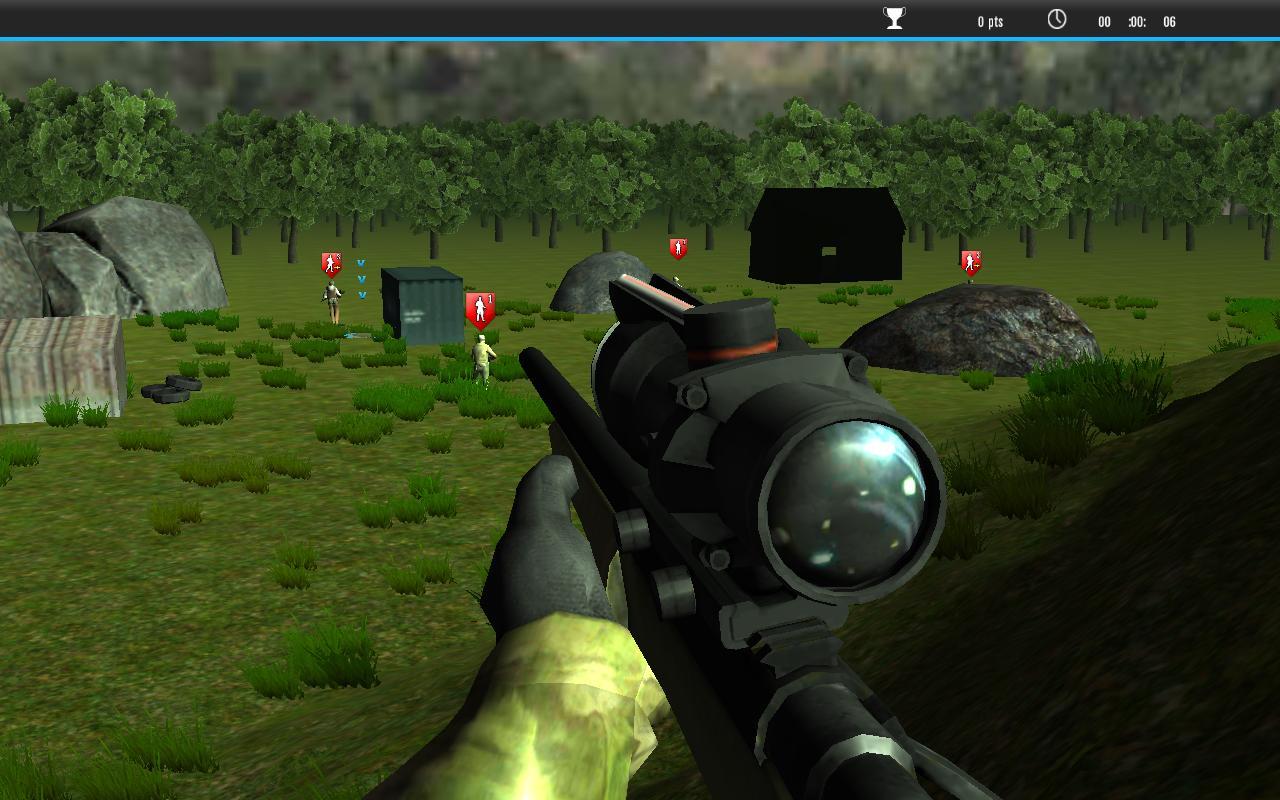Select the enemy marker labeled 1 near the container
The width and height of the screenshot is (1280, 800).
pos(482,308)
